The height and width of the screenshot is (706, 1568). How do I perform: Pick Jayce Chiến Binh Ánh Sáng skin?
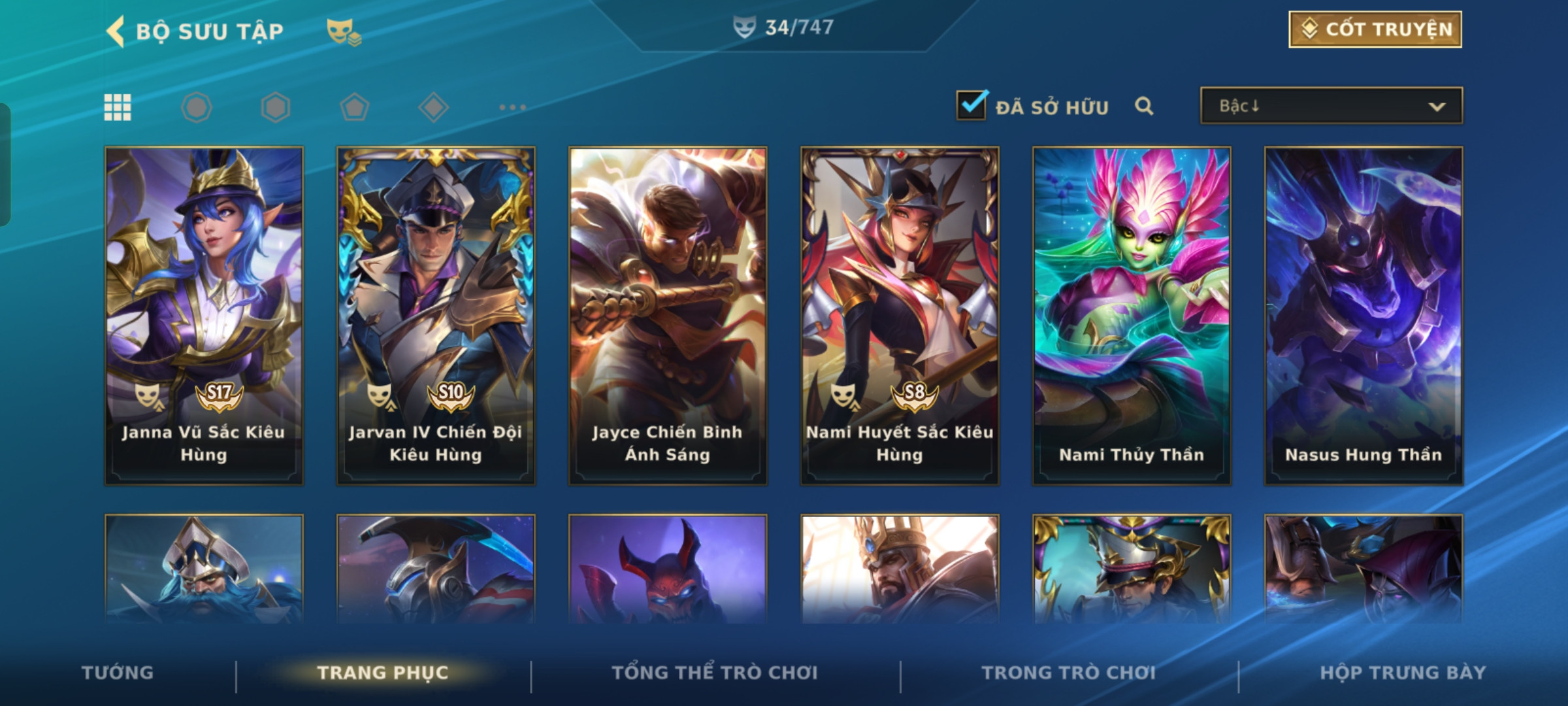(x=668, y=315)
